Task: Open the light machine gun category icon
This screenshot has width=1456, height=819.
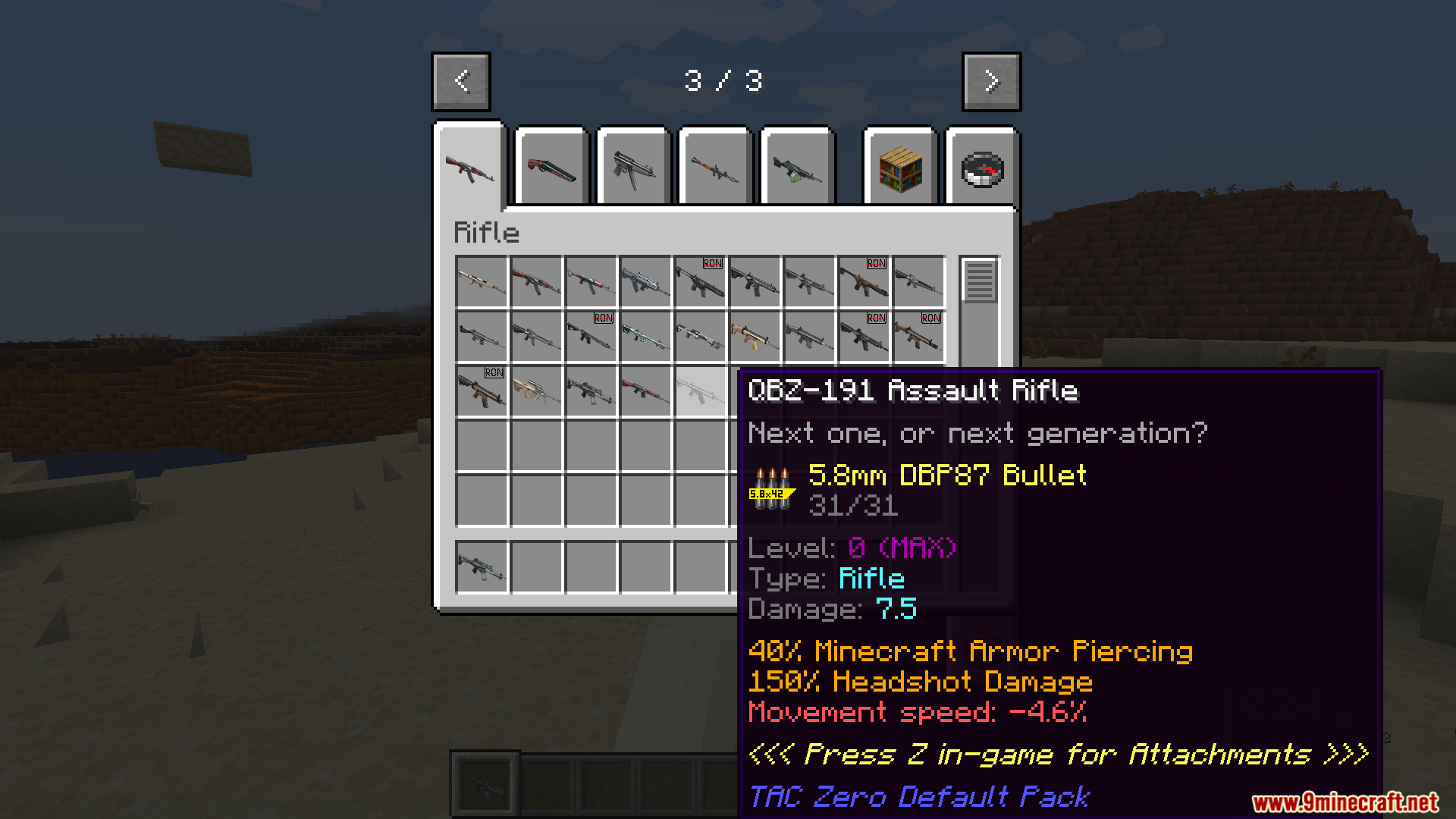Action: point(797,167)
